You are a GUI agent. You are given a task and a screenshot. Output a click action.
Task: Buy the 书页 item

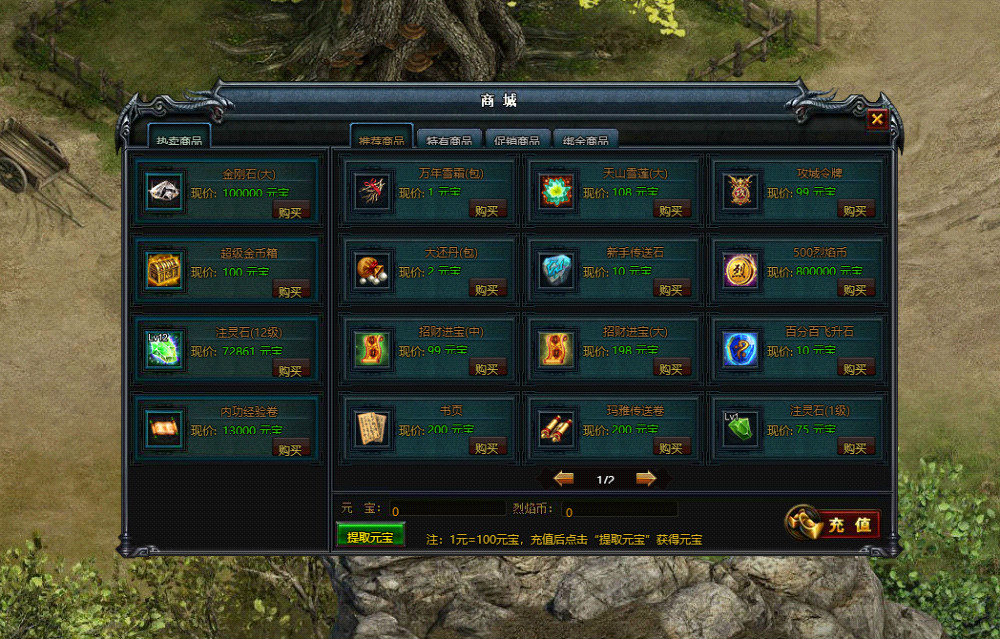[x=487, y=447]
